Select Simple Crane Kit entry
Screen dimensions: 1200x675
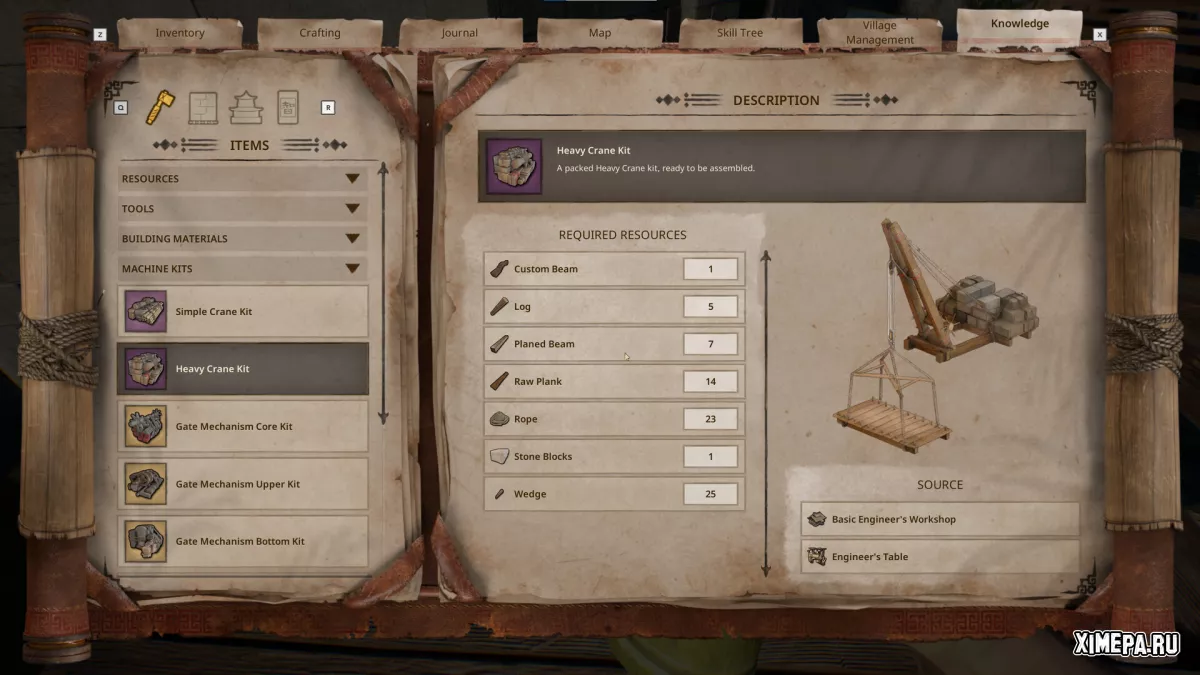click(x=243, y=312)
